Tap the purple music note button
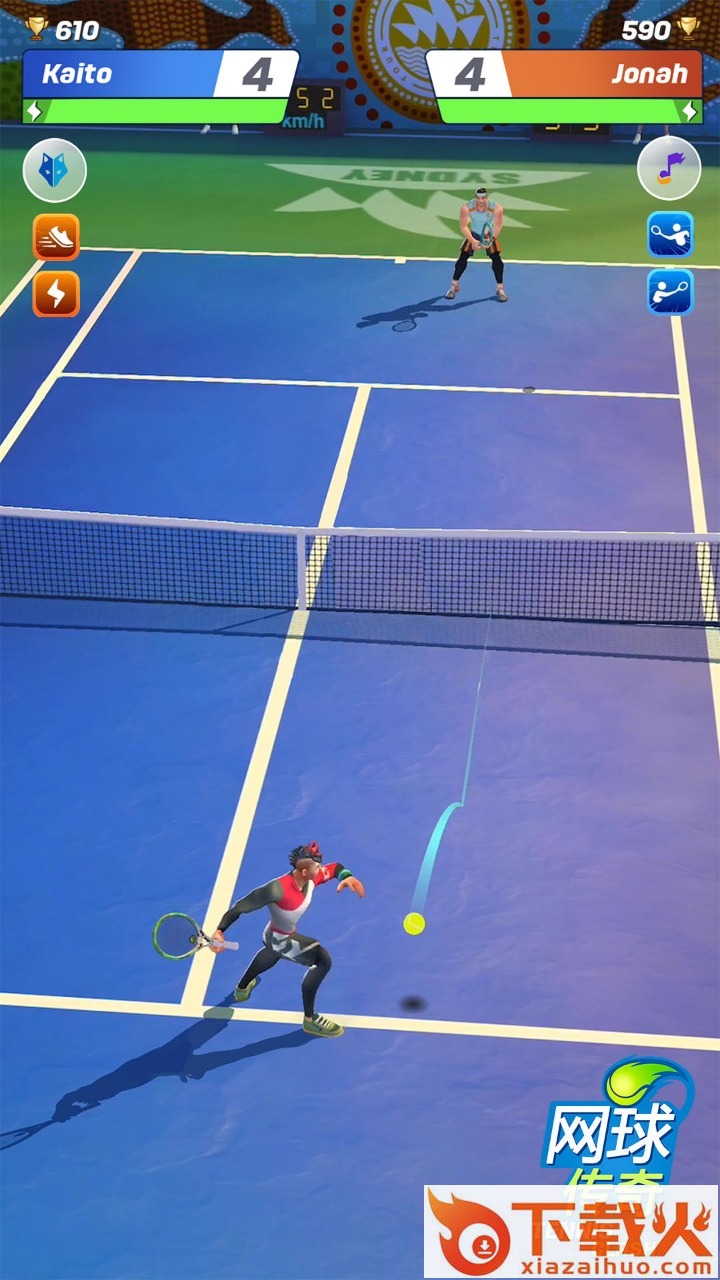Screen dimensions: 720x1280 668,168
